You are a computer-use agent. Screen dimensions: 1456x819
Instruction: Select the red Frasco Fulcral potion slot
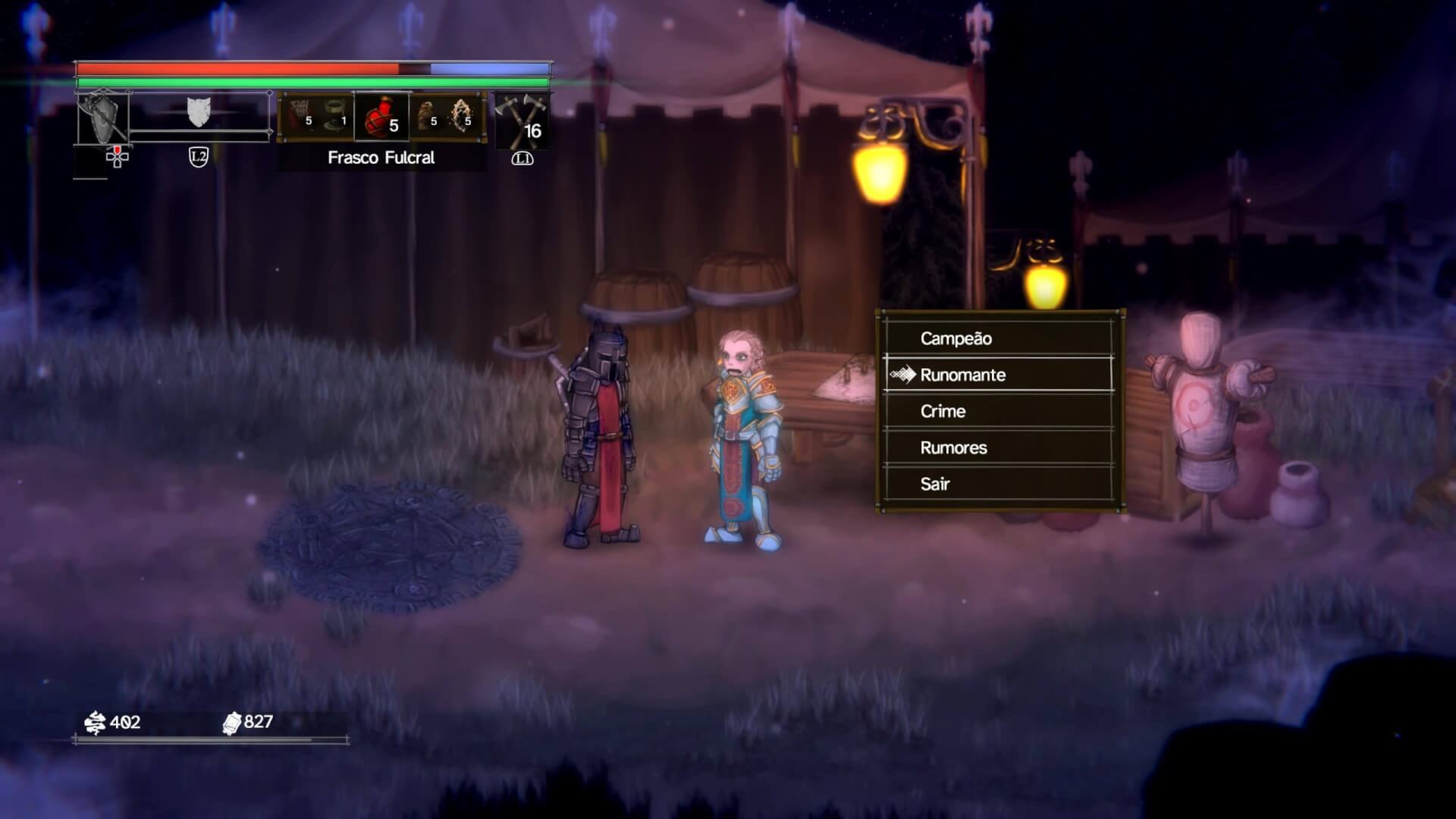click(381, 118)
